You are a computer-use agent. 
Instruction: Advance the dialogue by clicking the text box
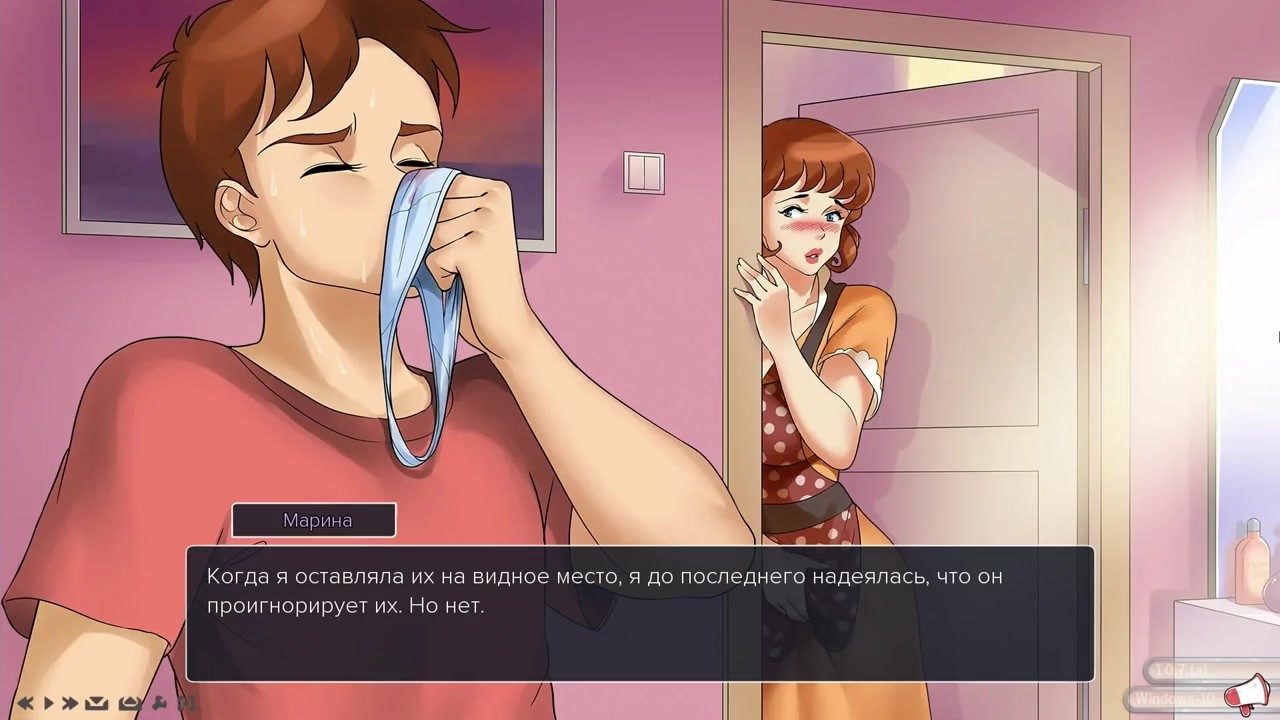[x=640, y=613]
